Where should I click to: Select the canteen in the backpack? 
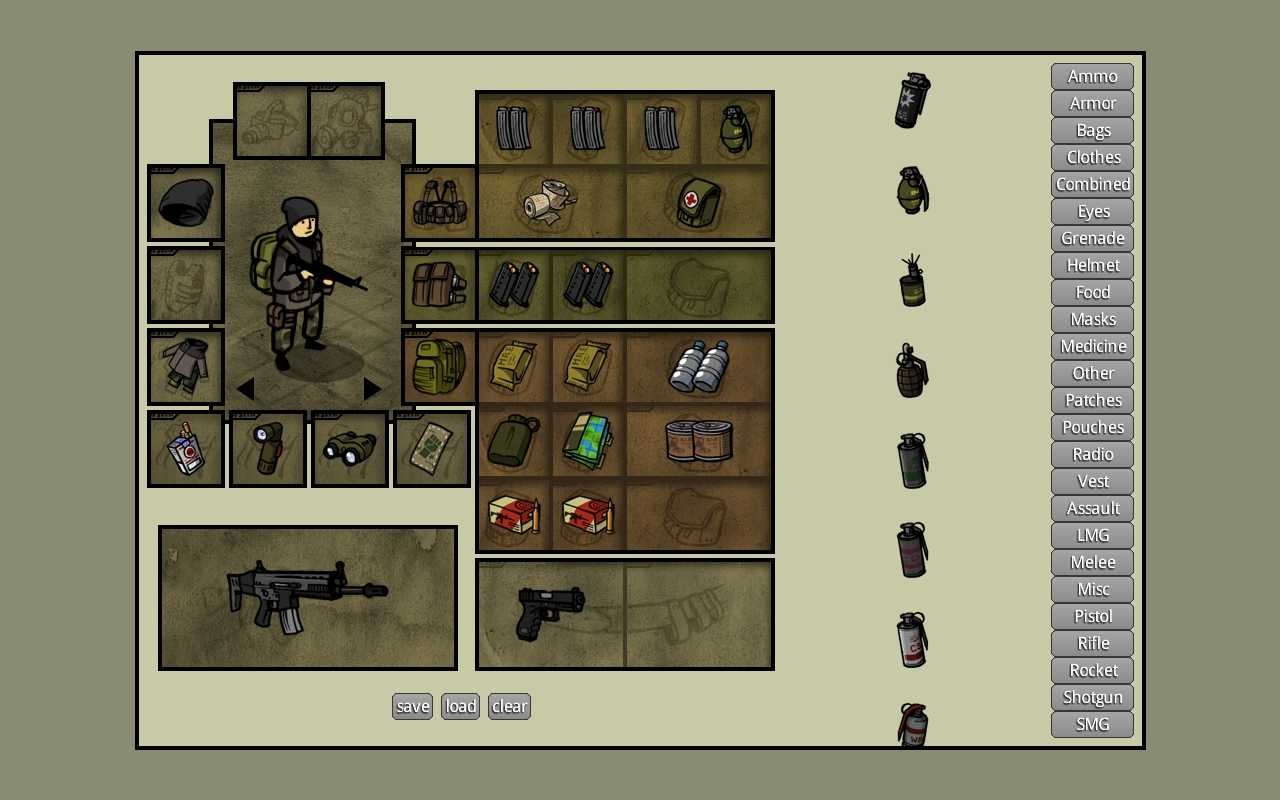point(513,441)
